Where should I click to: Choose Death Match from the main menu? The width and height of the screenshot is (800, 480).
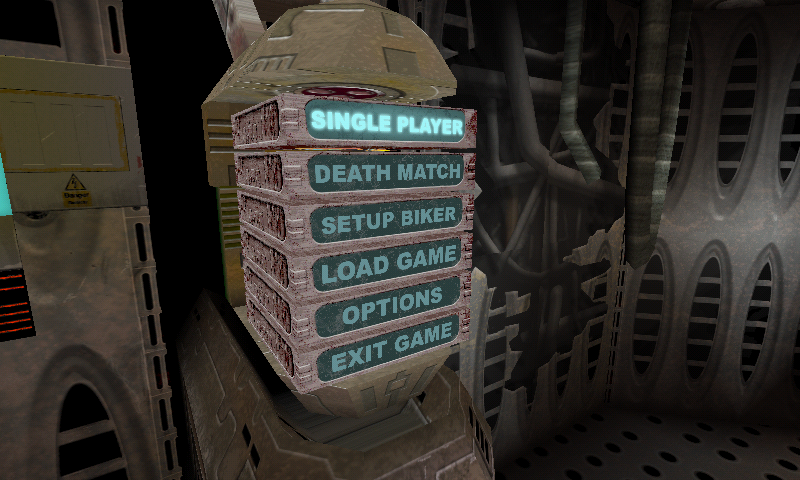[x=387, y=173]
